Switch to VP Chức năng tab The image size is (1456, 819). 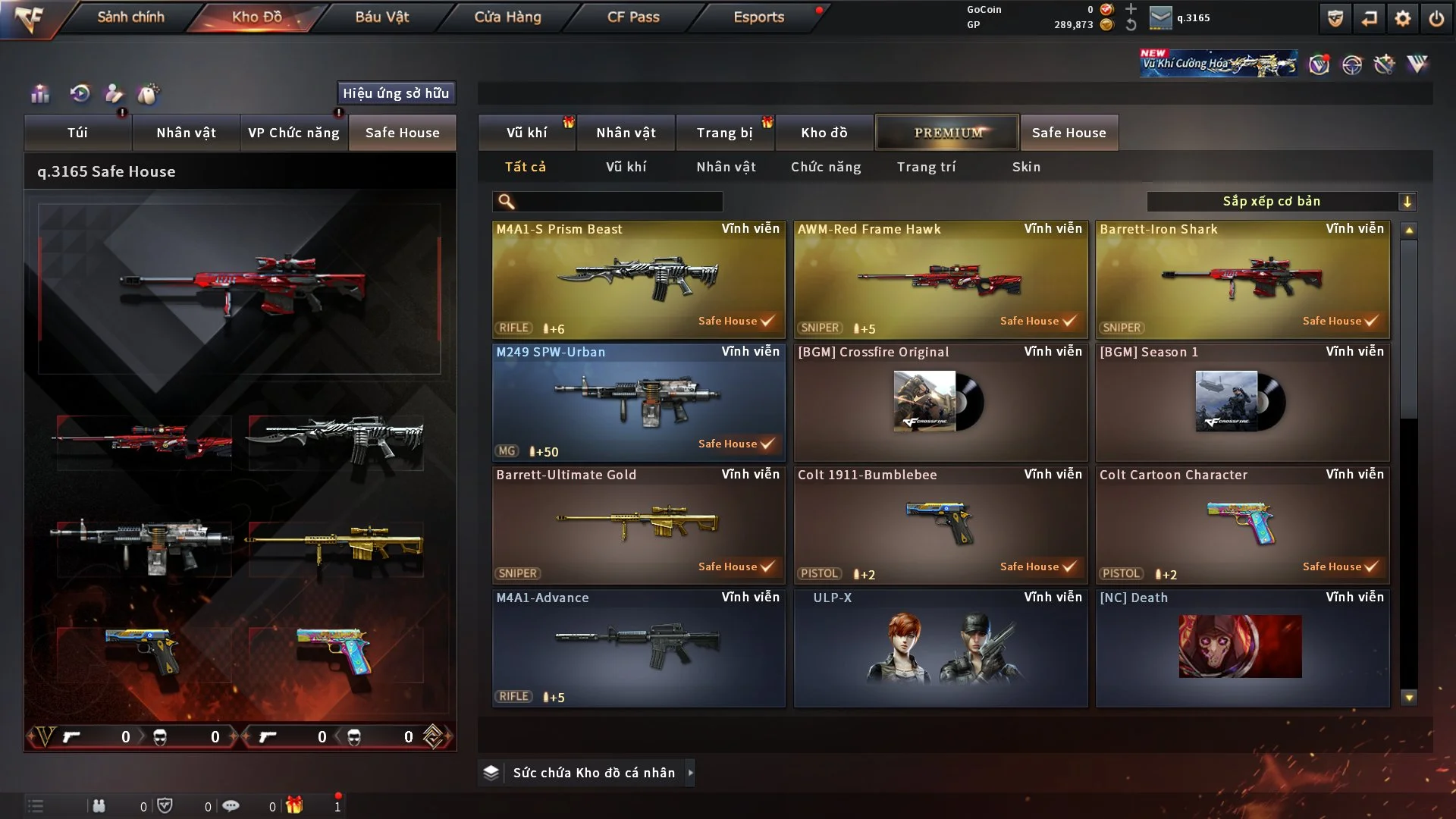click(x=293, y=133)
